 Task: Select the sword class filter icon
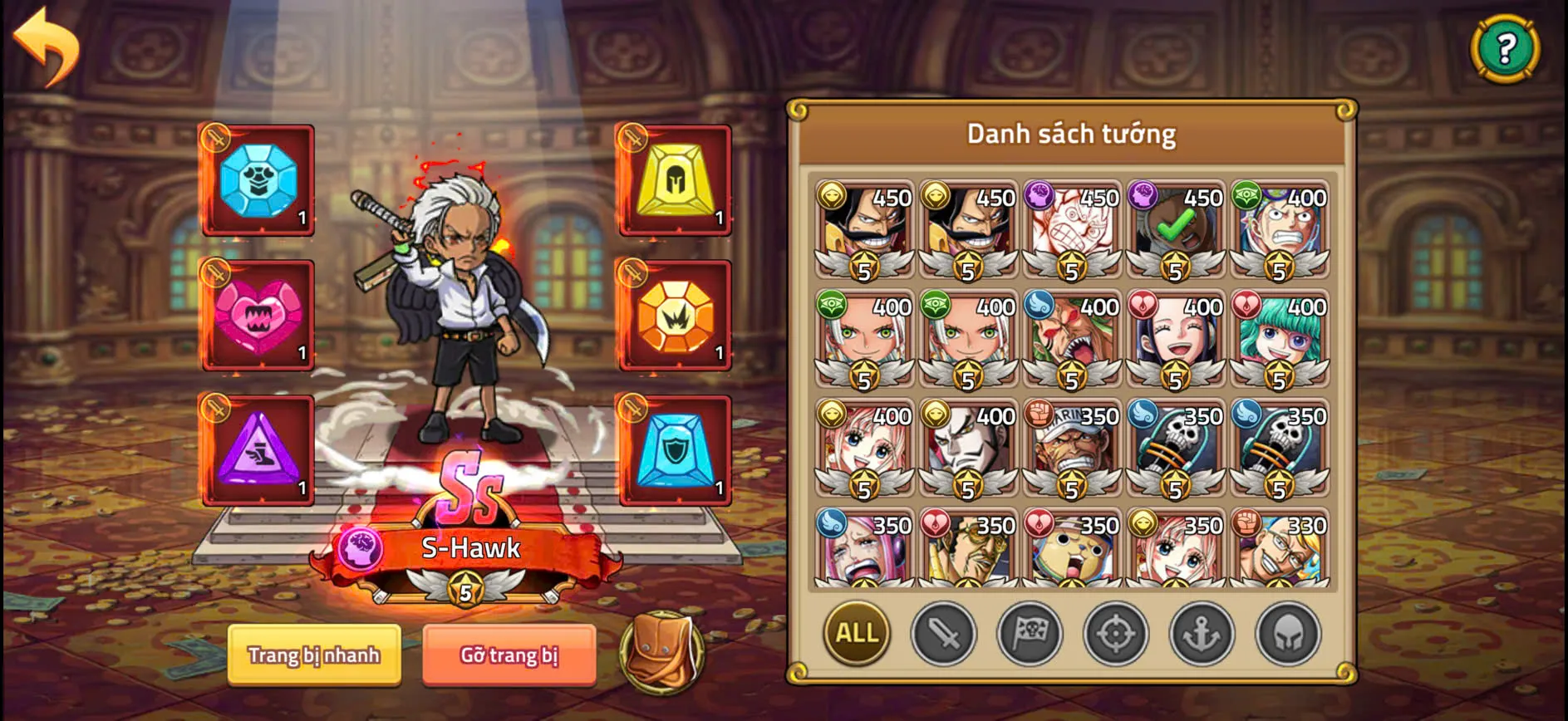(943, 634)
